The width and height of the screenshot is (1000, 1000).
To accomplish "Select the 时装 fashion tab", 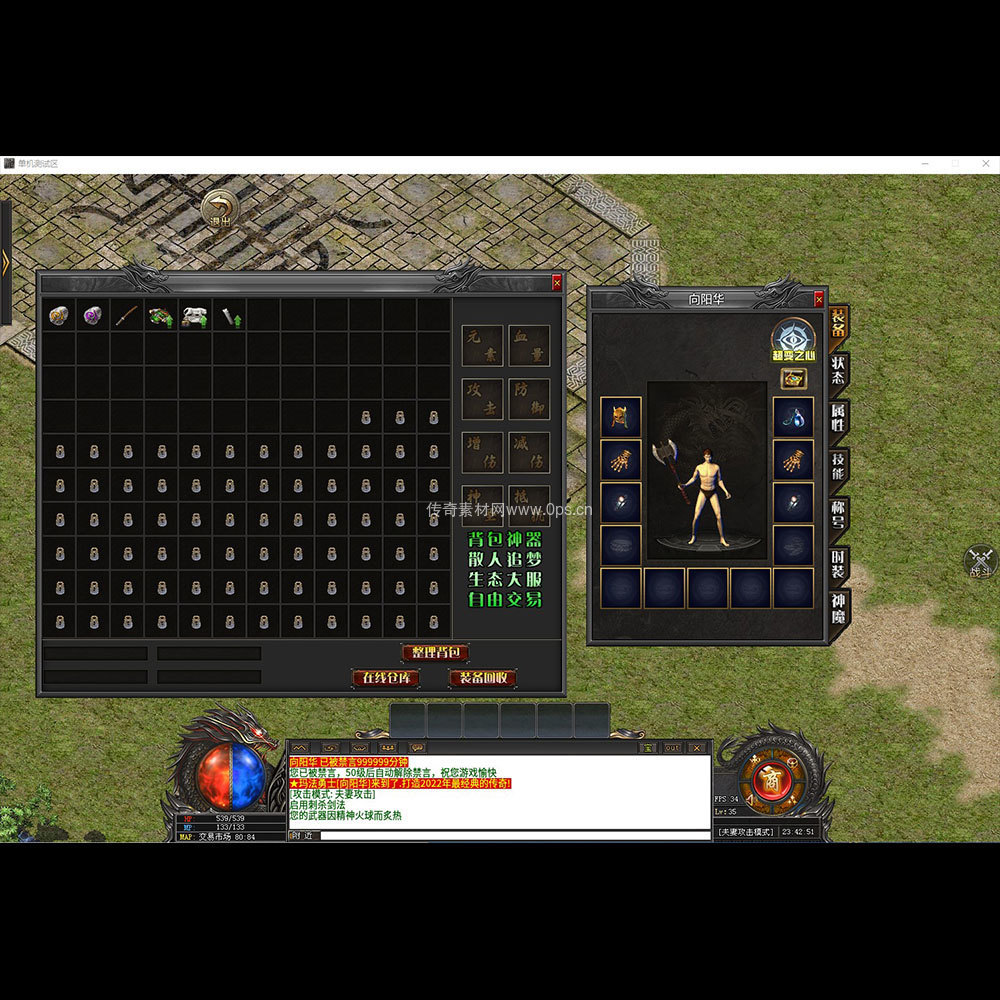I will point(838,563).
